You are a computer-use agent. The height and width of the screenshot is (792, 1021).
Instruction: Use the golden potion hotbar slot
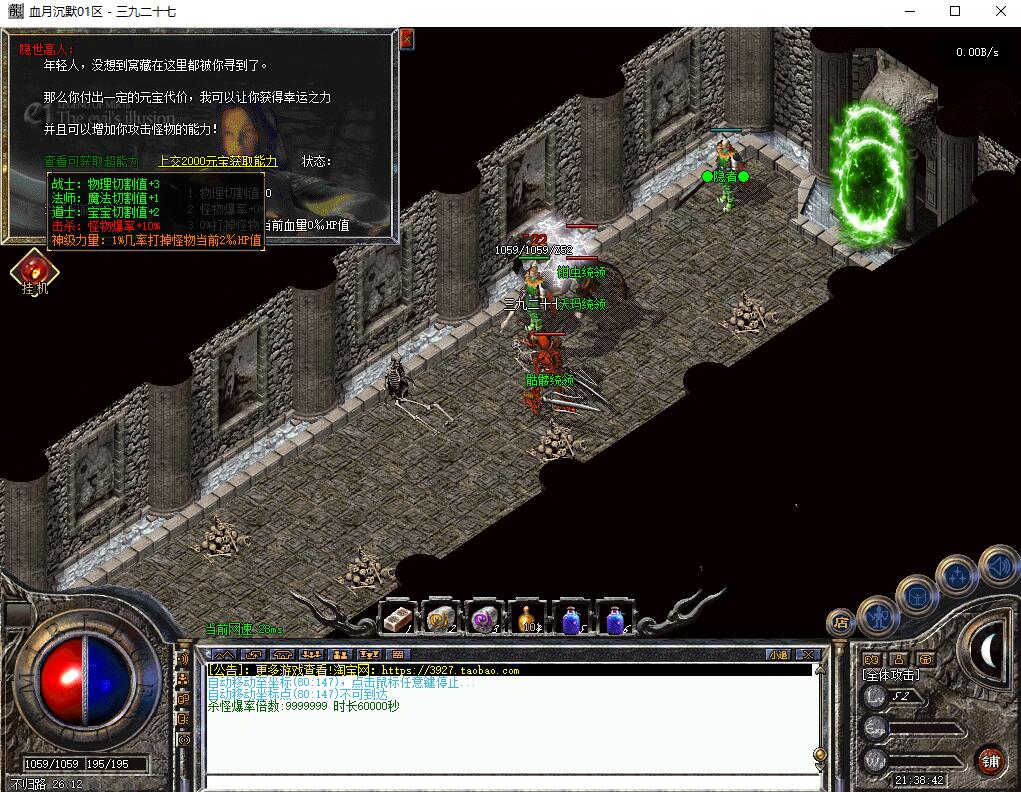click(528, 619)
